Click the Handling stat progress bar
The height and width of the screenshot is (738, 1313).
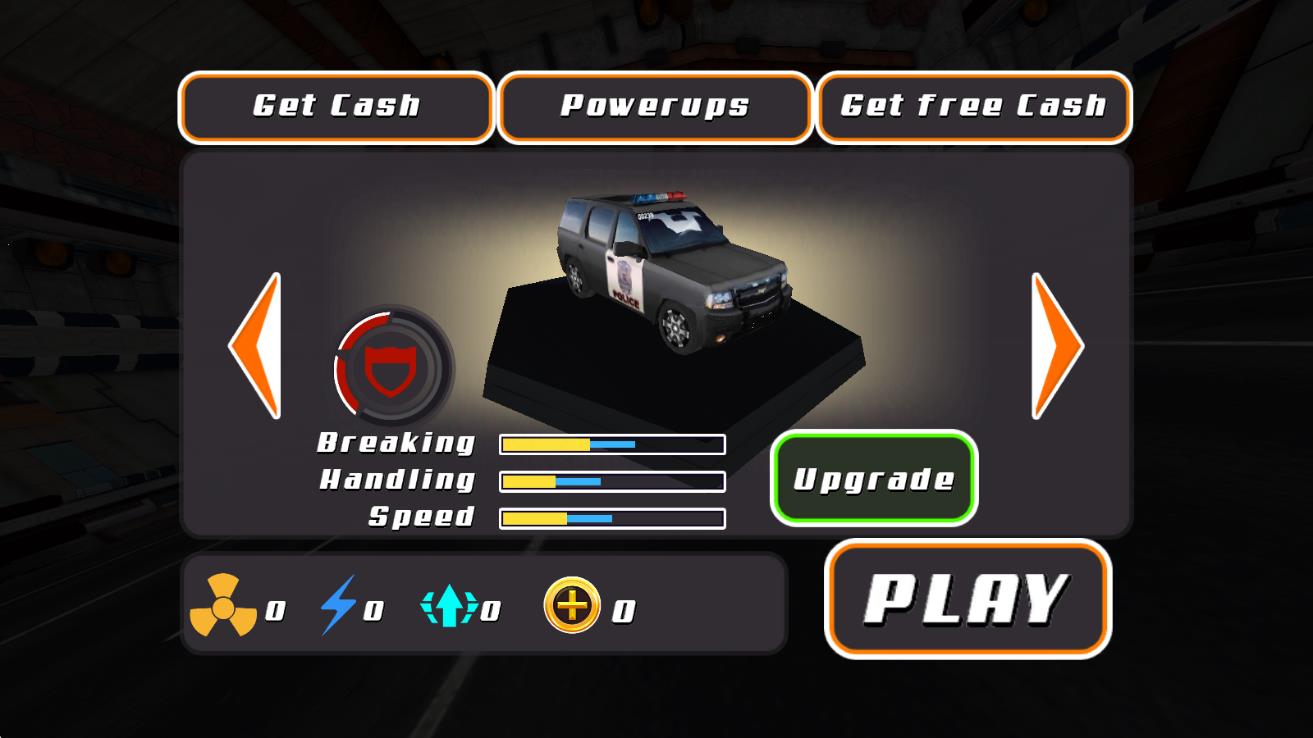tap(612, 481)
